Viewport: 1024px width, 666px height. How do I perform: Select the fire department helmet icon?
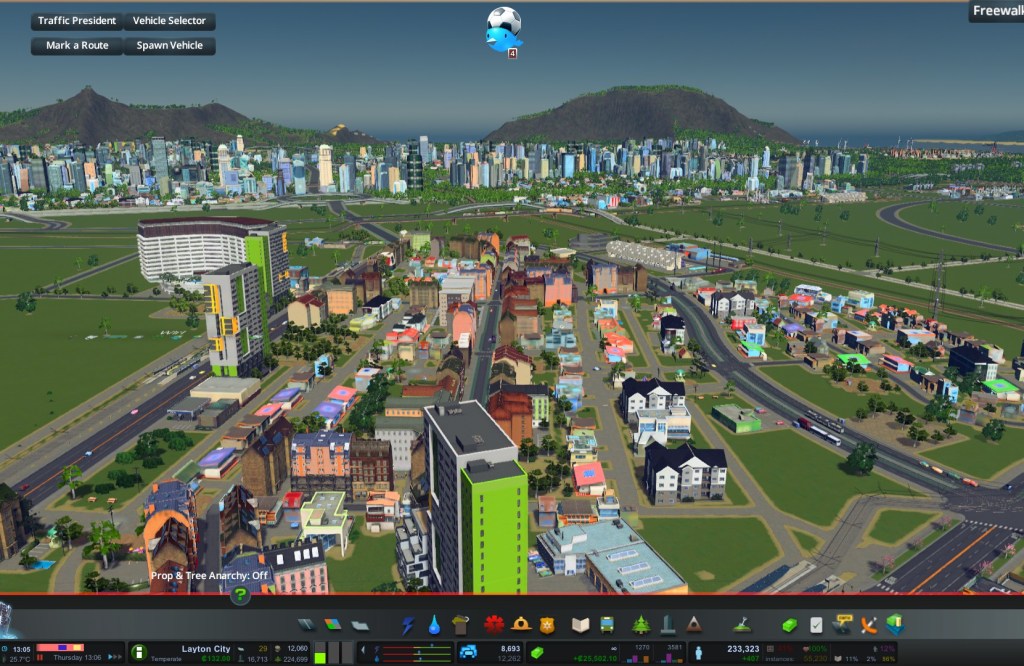pyautogui.click(x=520, y=625)
